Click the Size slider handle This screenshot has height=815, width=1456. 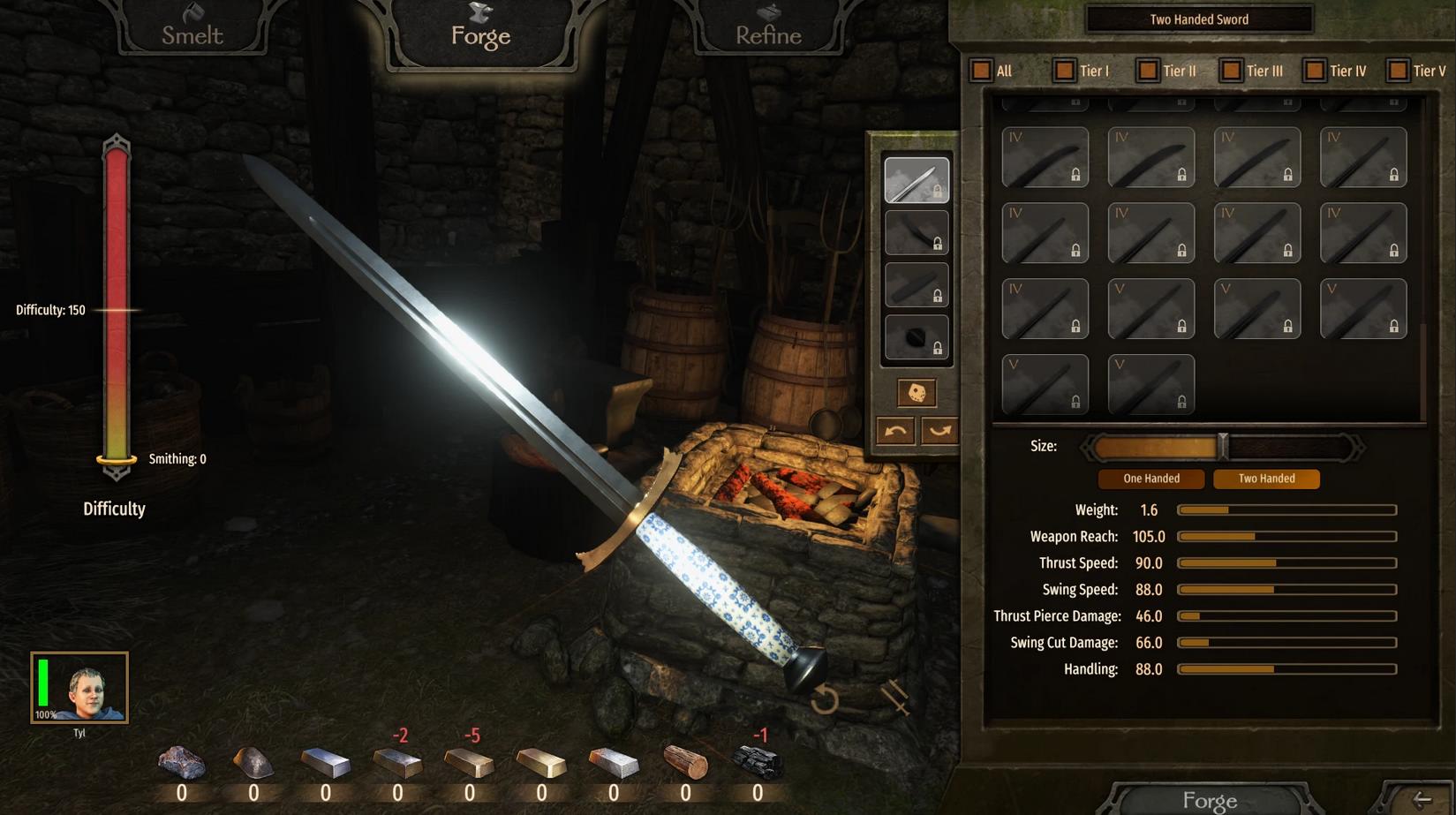pos(1223,447)
